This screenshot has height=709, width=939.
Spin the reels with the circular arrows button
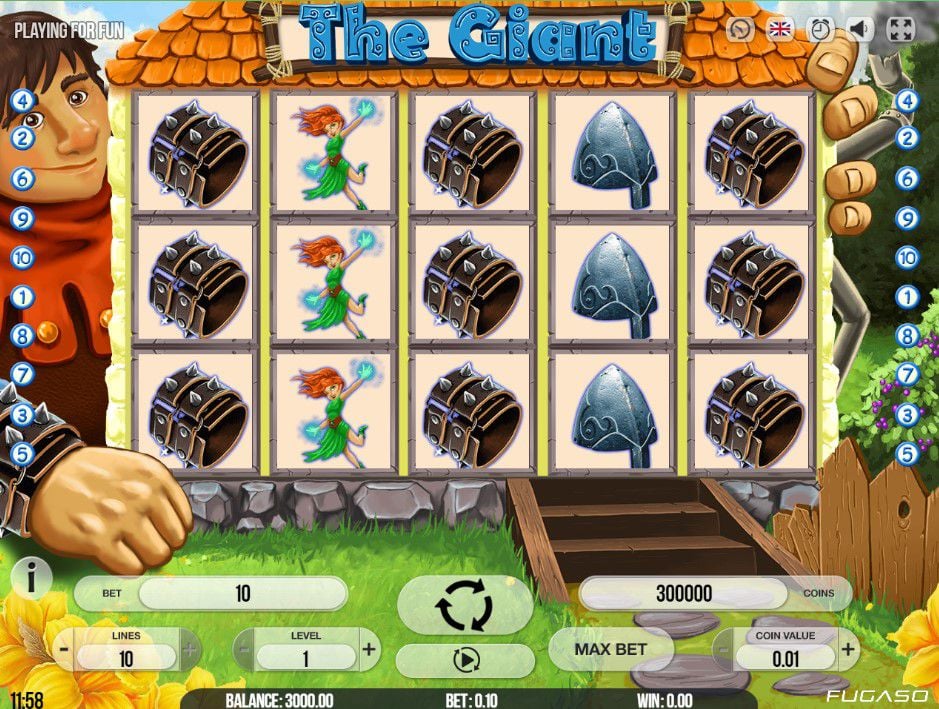click(x=465, y=604)
